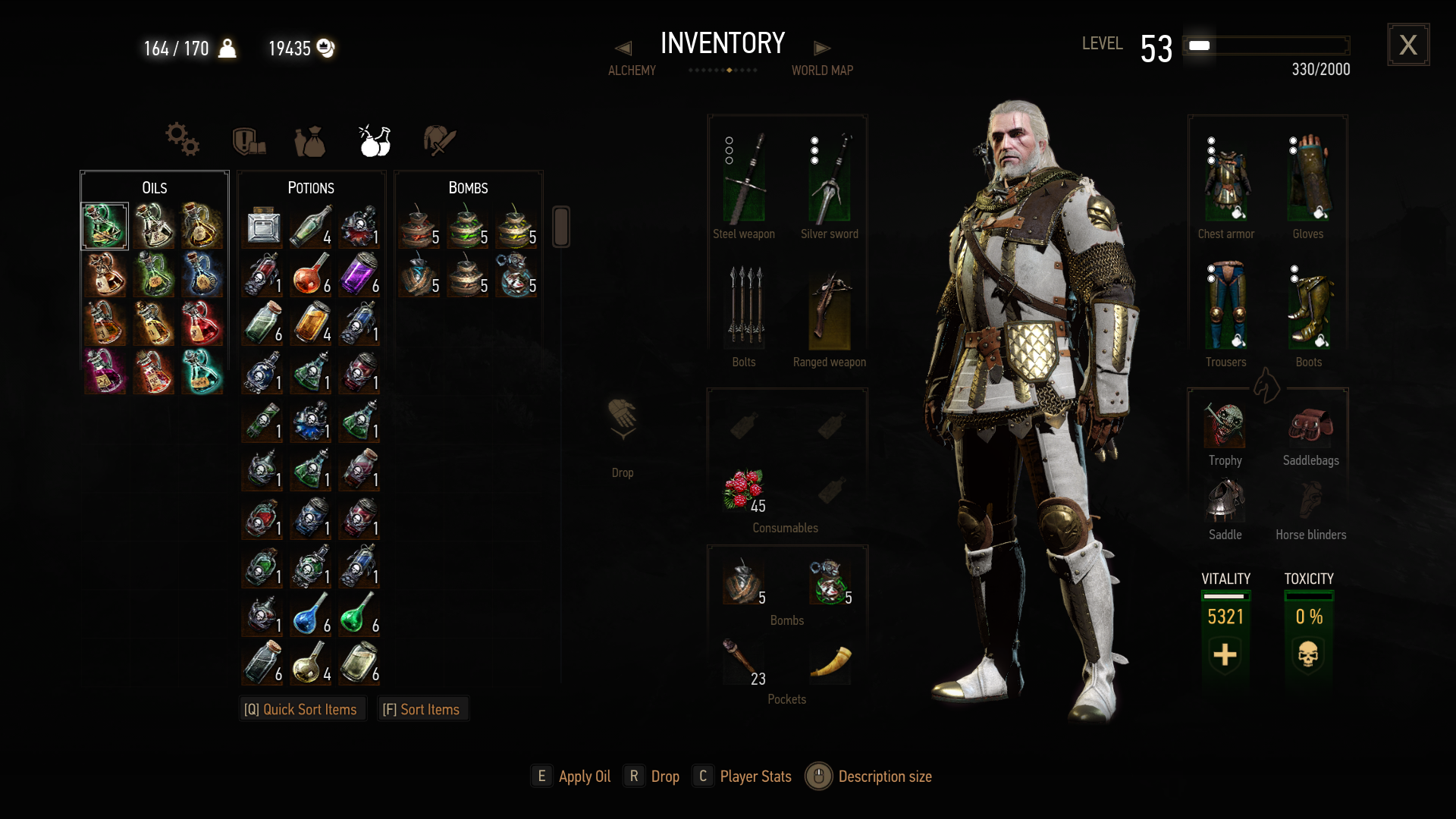Viewport: 1456px width, 819px height.
Task: Close the inventory with the X button
Action: 1408,45
